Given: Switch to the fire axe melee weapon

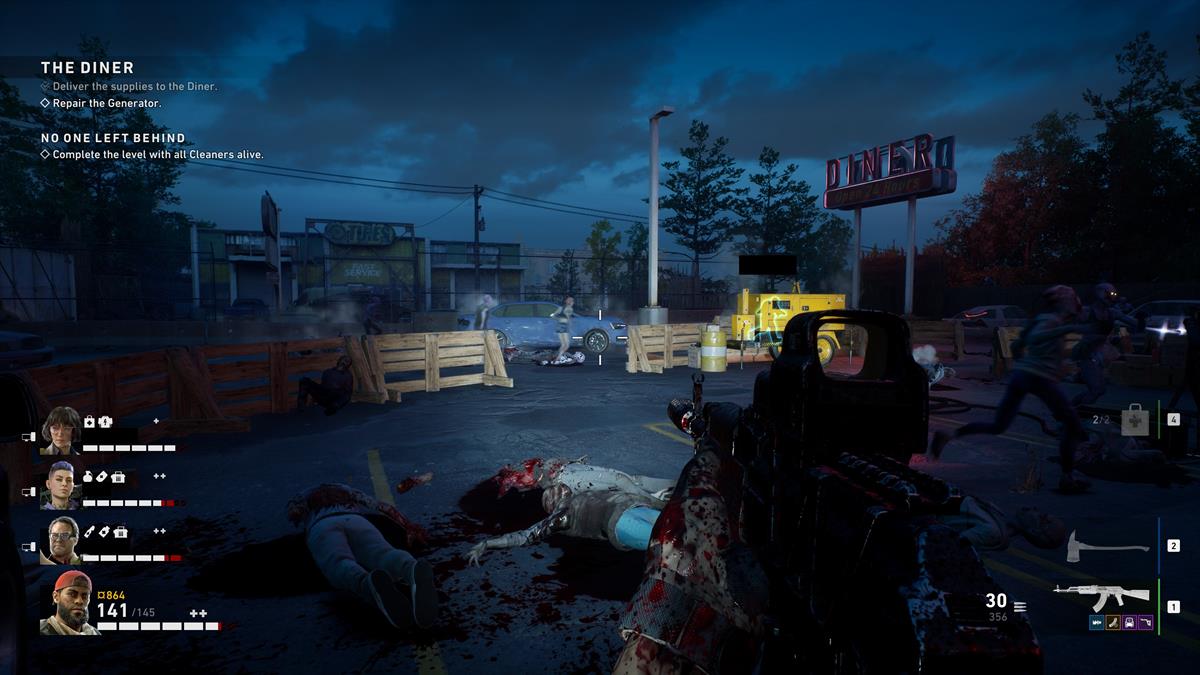Looking at the screenshot, I should click(x=1107, y=546).
